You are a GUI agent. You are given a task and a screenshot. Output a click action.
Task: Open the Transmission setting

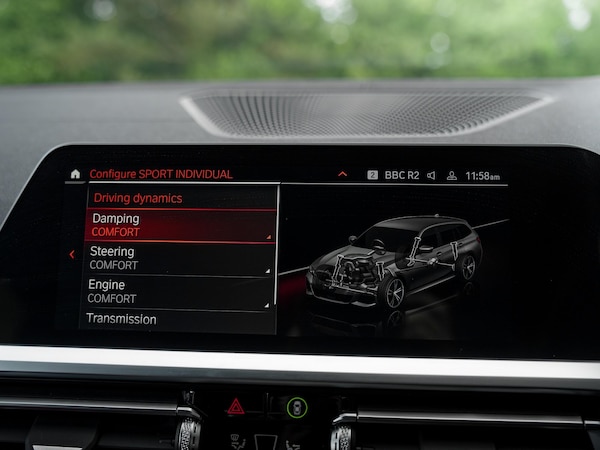click(175, 320)
